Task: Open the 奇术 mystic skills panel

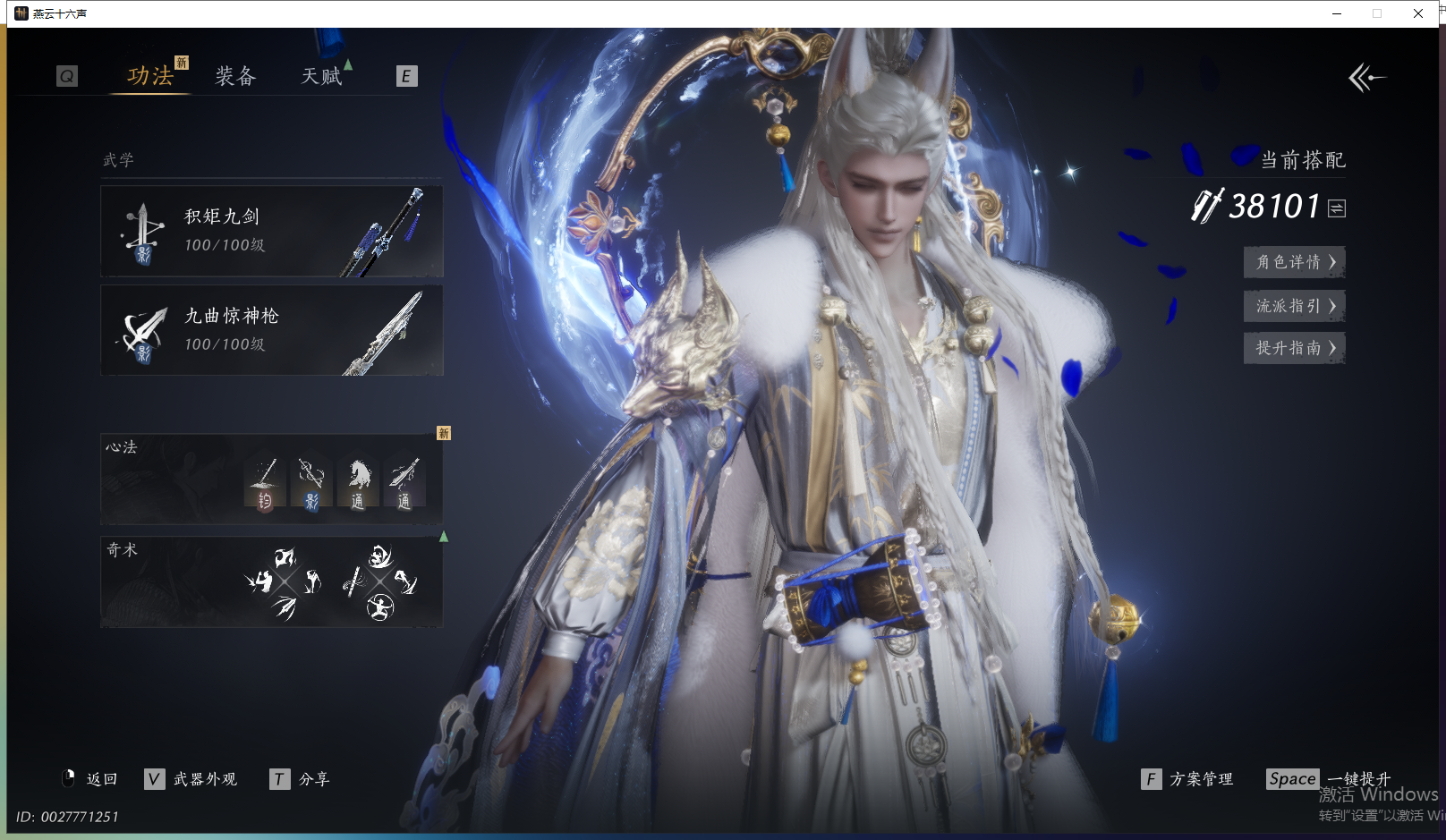Action: click(x=272, y=581)
